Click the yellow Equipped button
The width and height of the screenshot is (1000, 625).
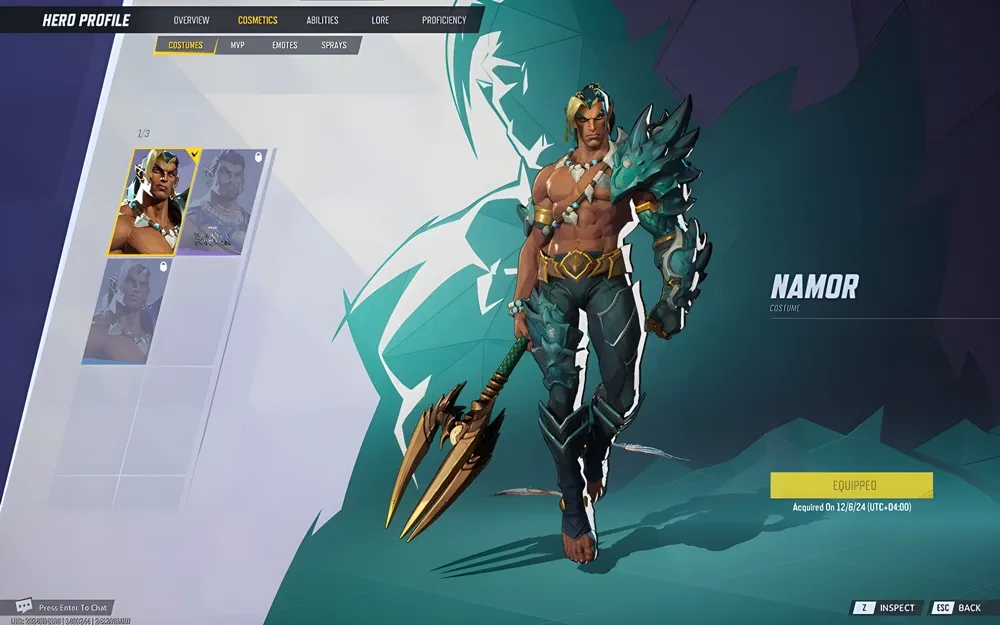[x=851, y=485]
